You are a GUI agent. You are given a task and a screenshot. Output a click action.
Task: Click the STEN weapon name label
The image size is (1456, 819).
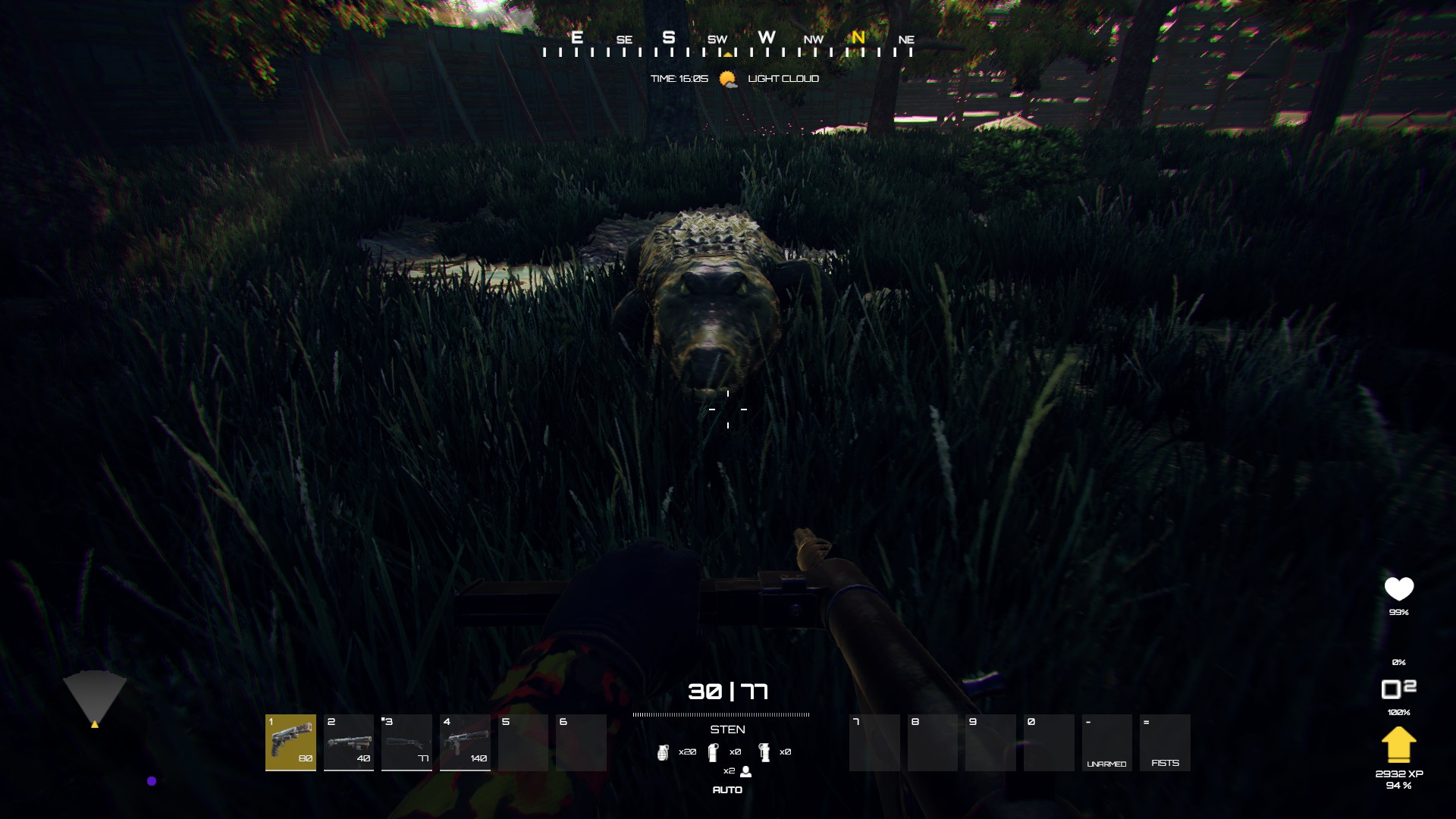(x=729, y=730)
